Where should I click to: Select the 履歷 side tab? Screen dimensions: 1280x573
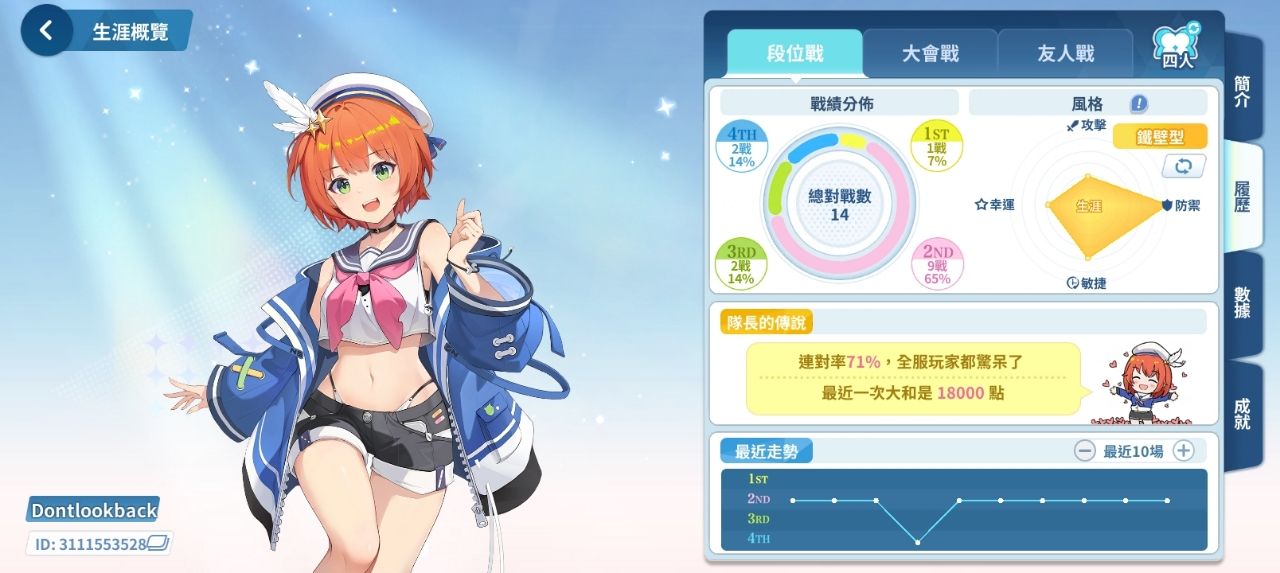[x=1242, y=197]
